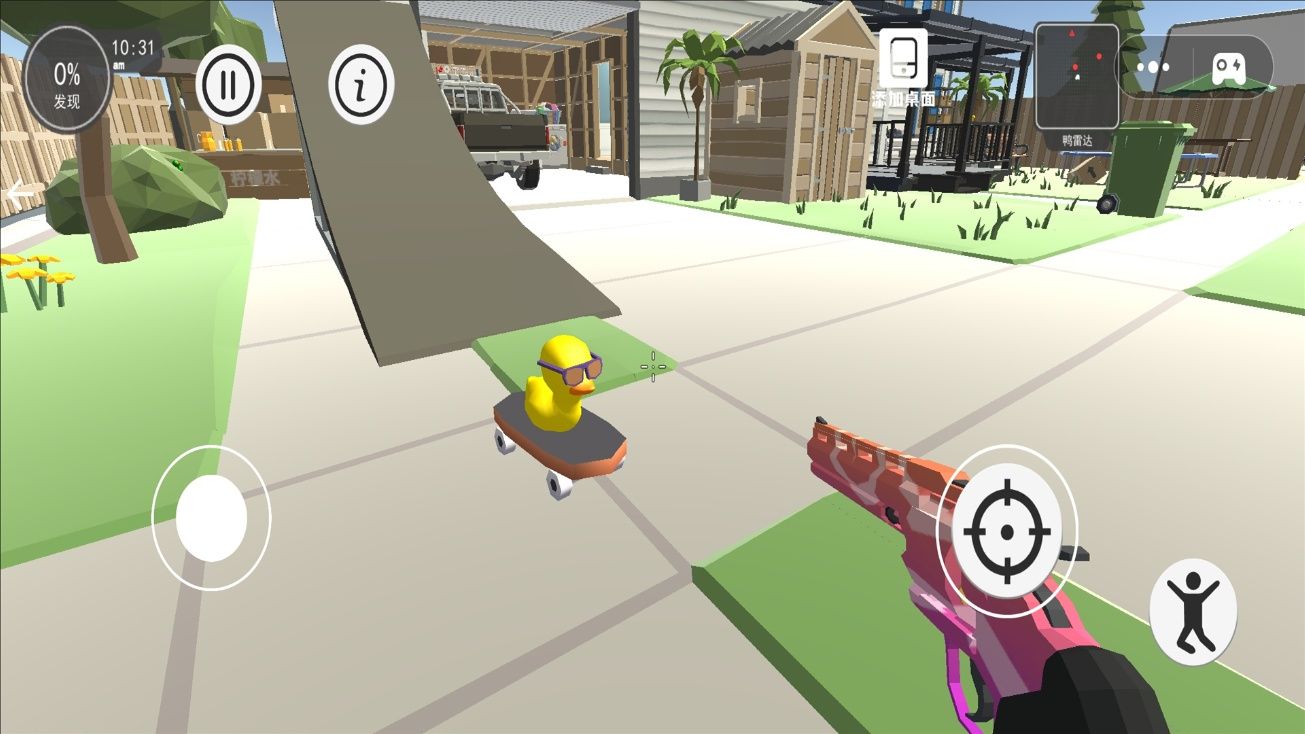Open the info panel via the "i" button
Screen dimensions: 1305x734
361,85
